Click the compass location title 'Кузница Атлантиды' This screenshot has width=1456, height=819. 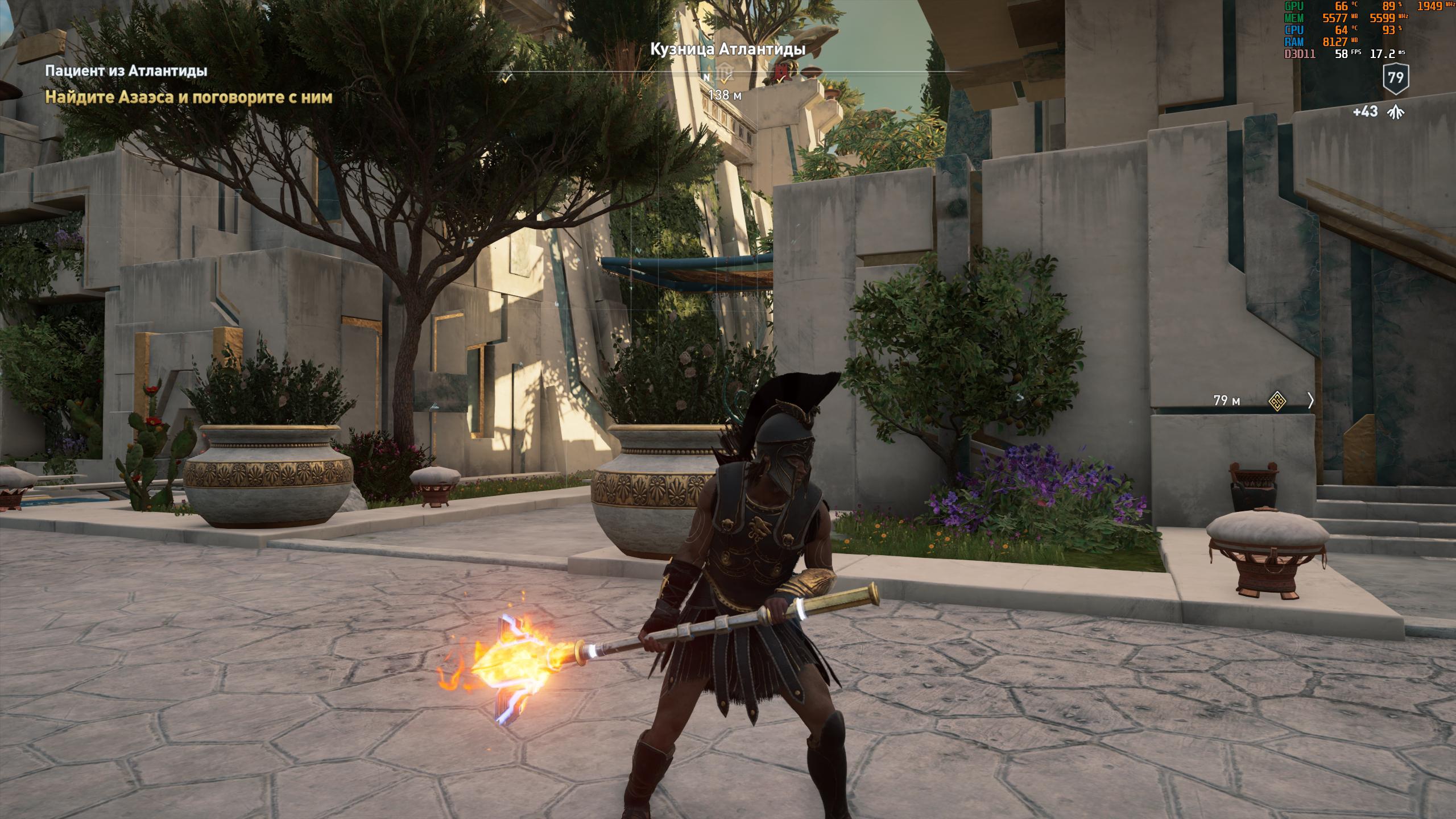(727, 49)
